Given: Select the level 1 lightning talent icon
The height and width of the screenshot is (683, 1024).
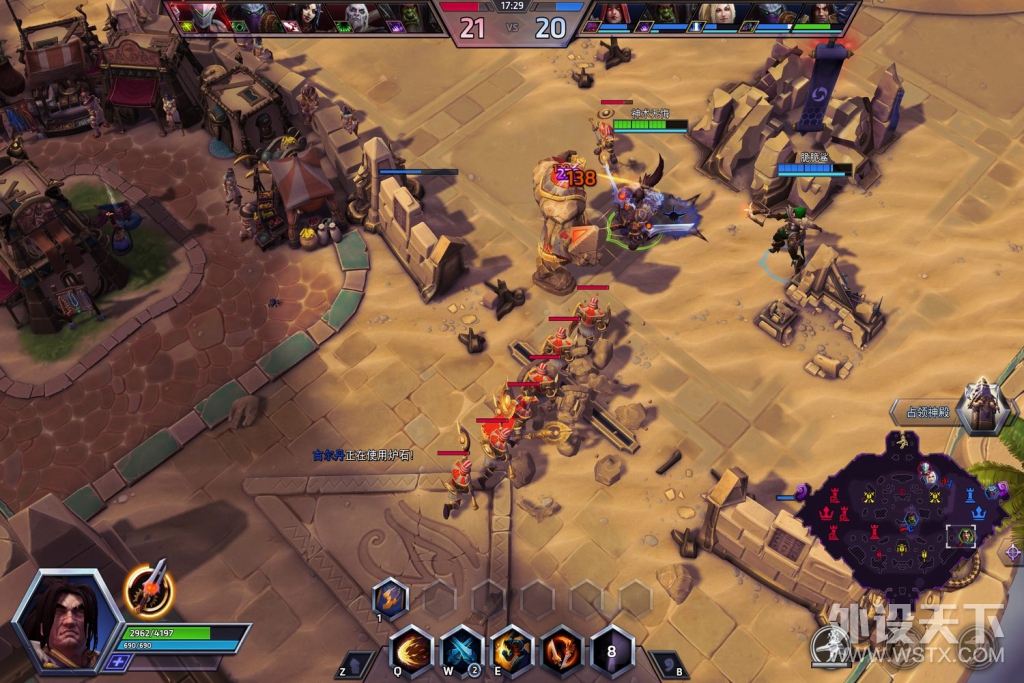Looking at the screenshot, I should (389, 598).
